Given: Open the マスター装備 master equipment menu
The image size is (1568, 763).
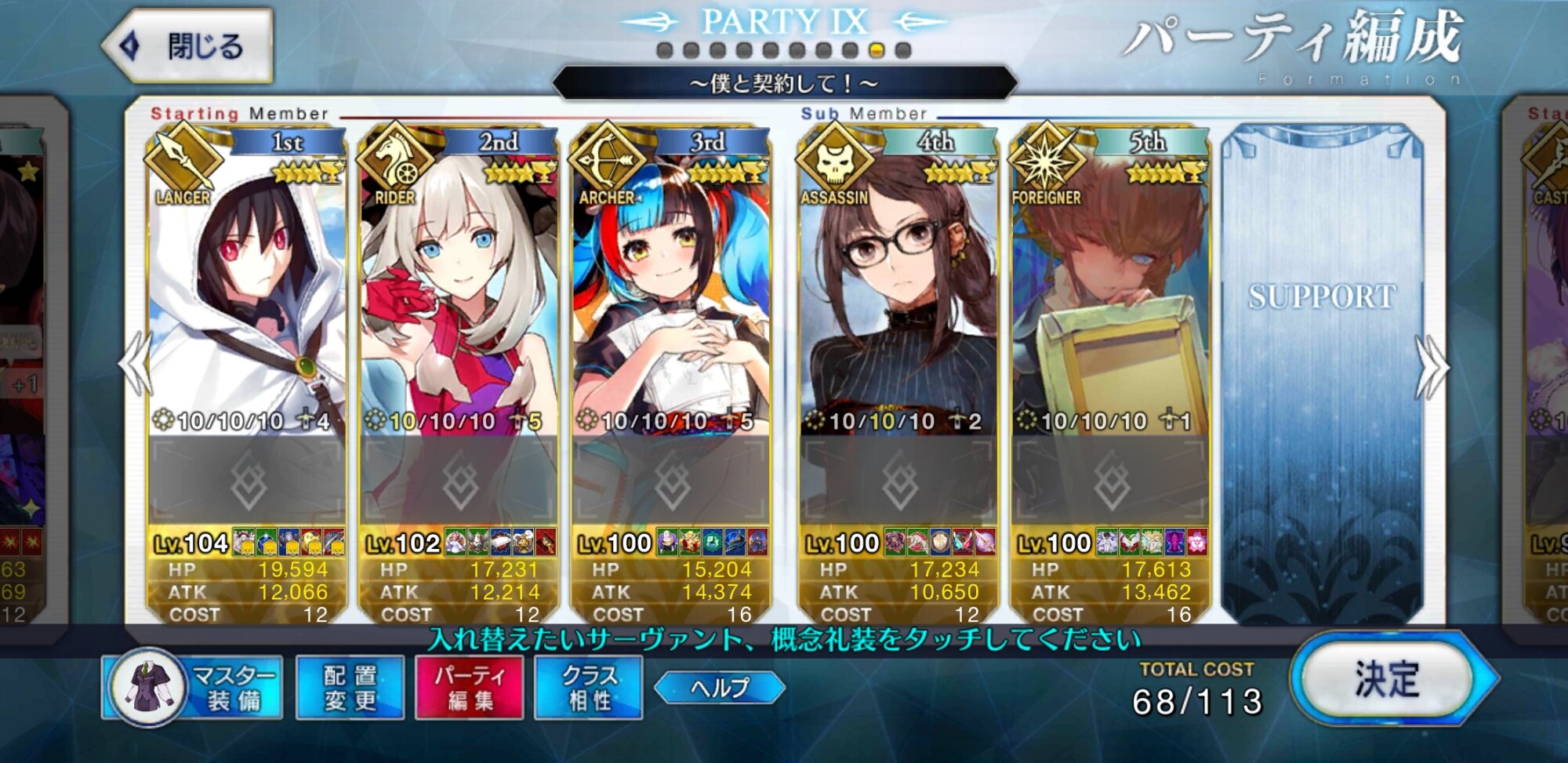Looking at the screenshot, I should [193, 688].
